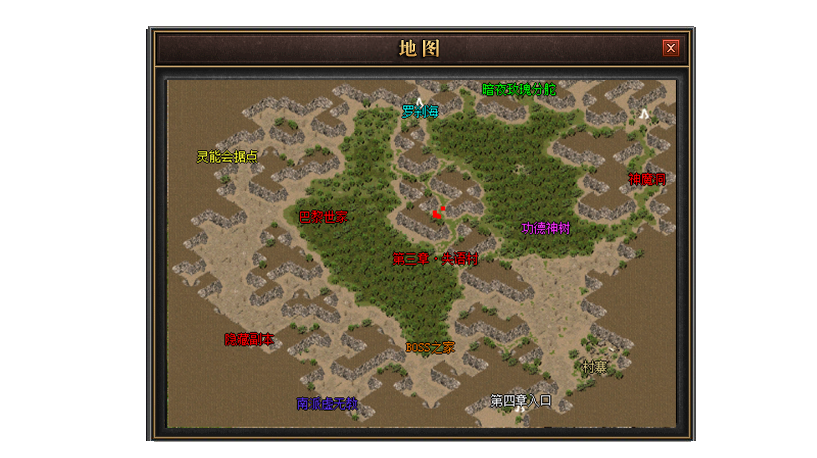Select the 巴黎世家 location on map
Screen dimensions: 817x458
coord(323,216)
